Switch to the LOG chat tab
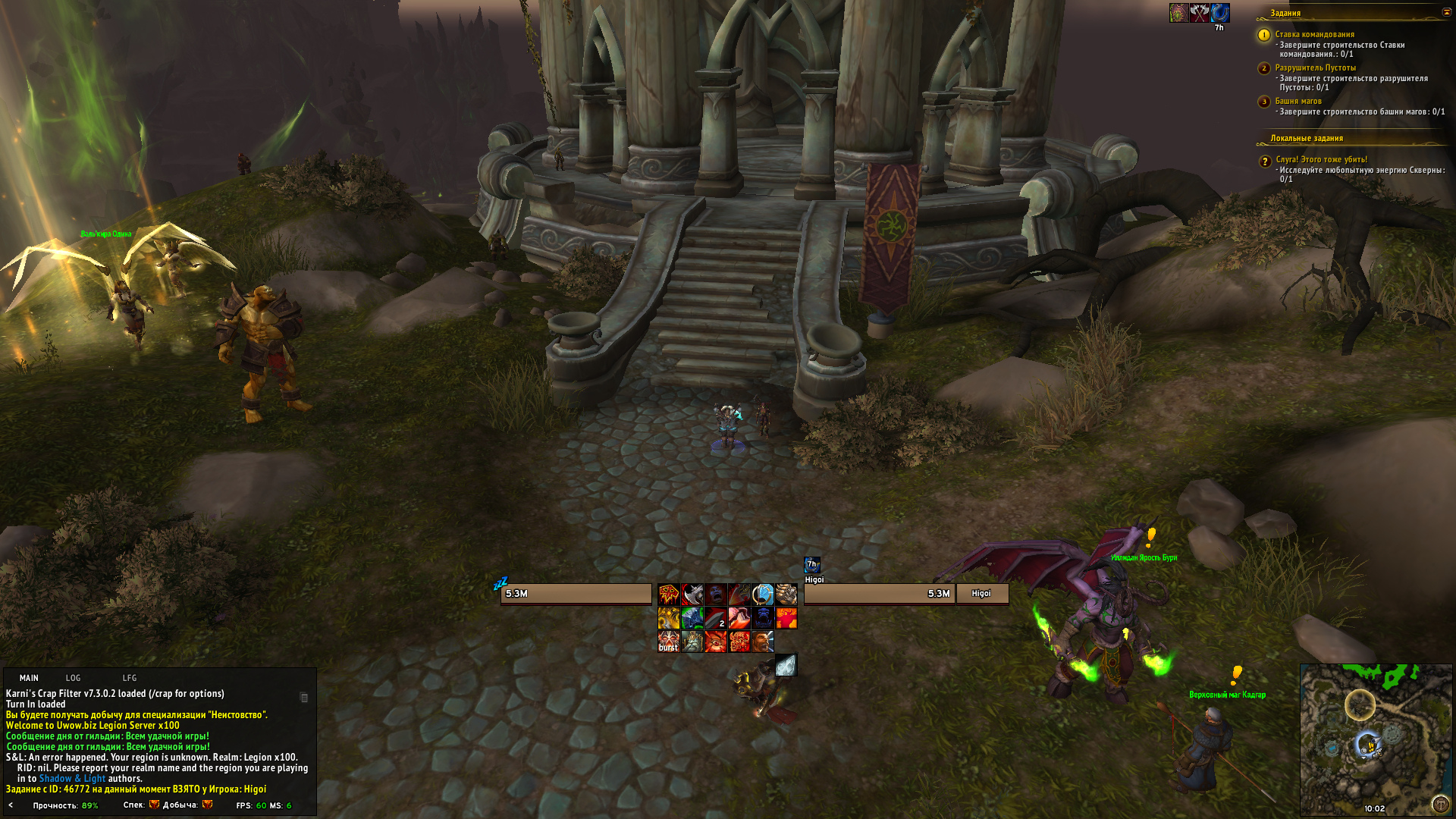Screen dimensions: 1456x819 [x=73, y=678]
